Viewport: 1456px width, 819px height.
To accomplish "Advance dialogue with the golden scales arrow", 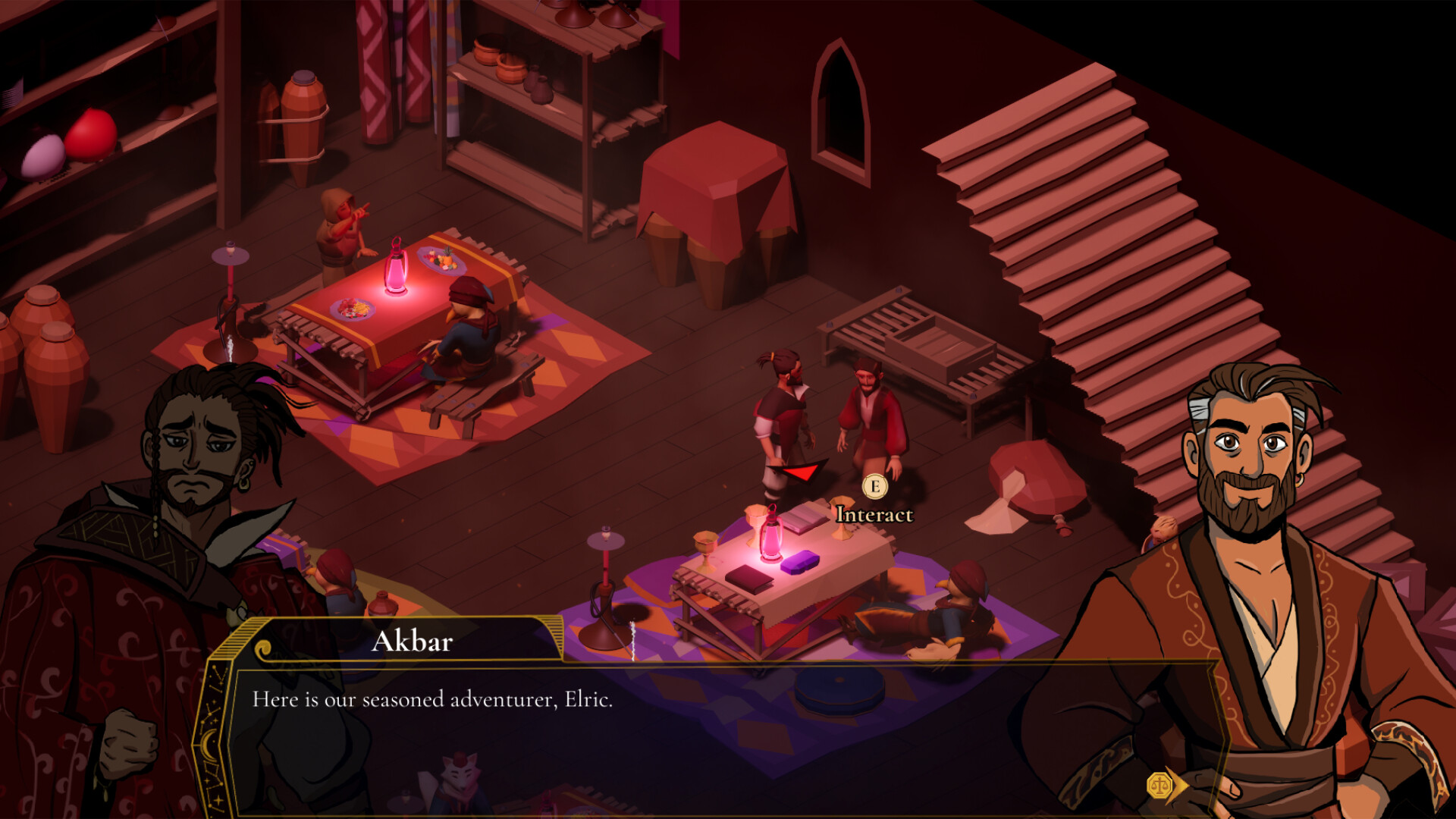I will [1166, 786].
